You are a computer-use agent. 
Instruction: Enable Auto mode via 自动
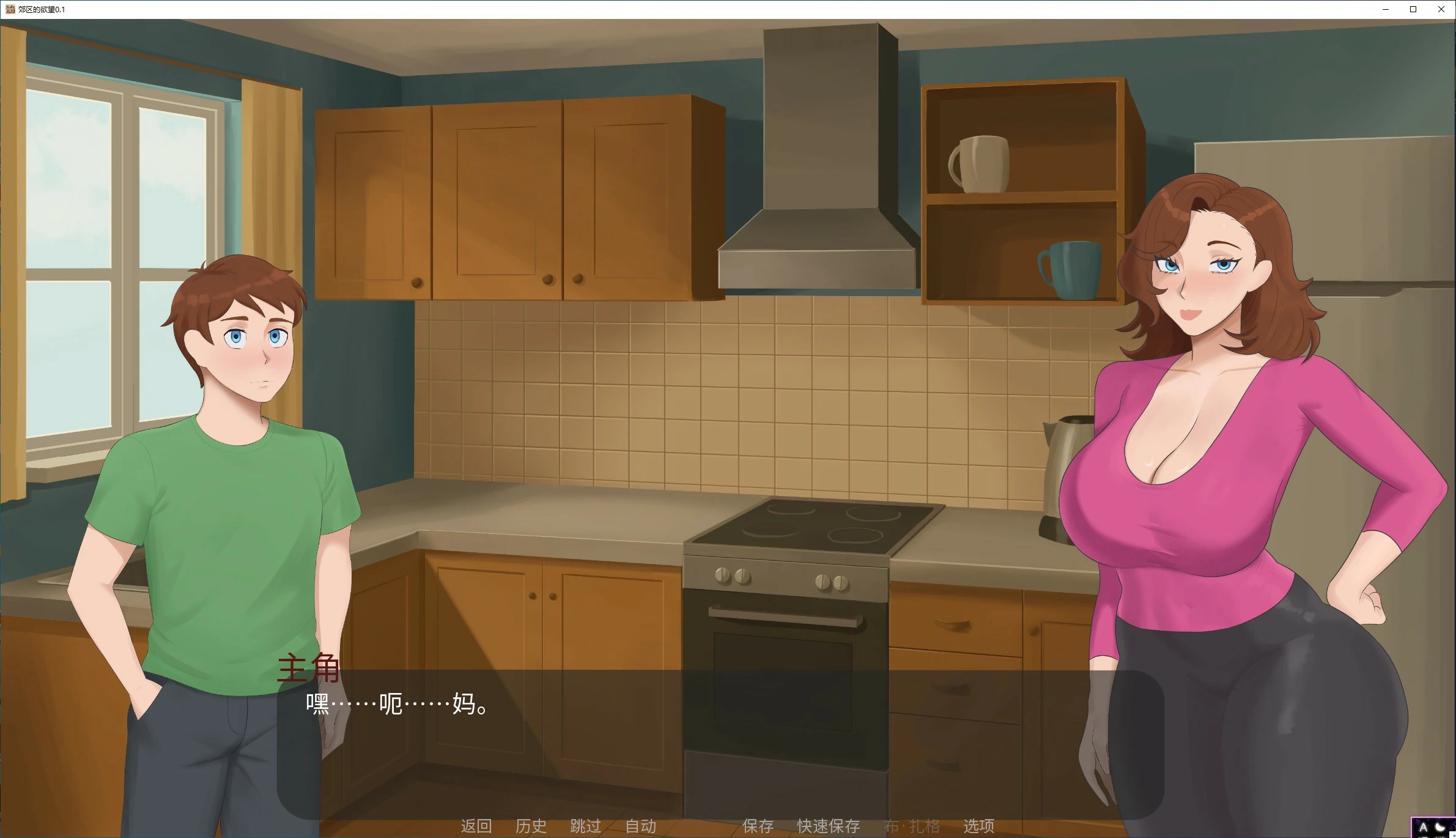point(640,826)
